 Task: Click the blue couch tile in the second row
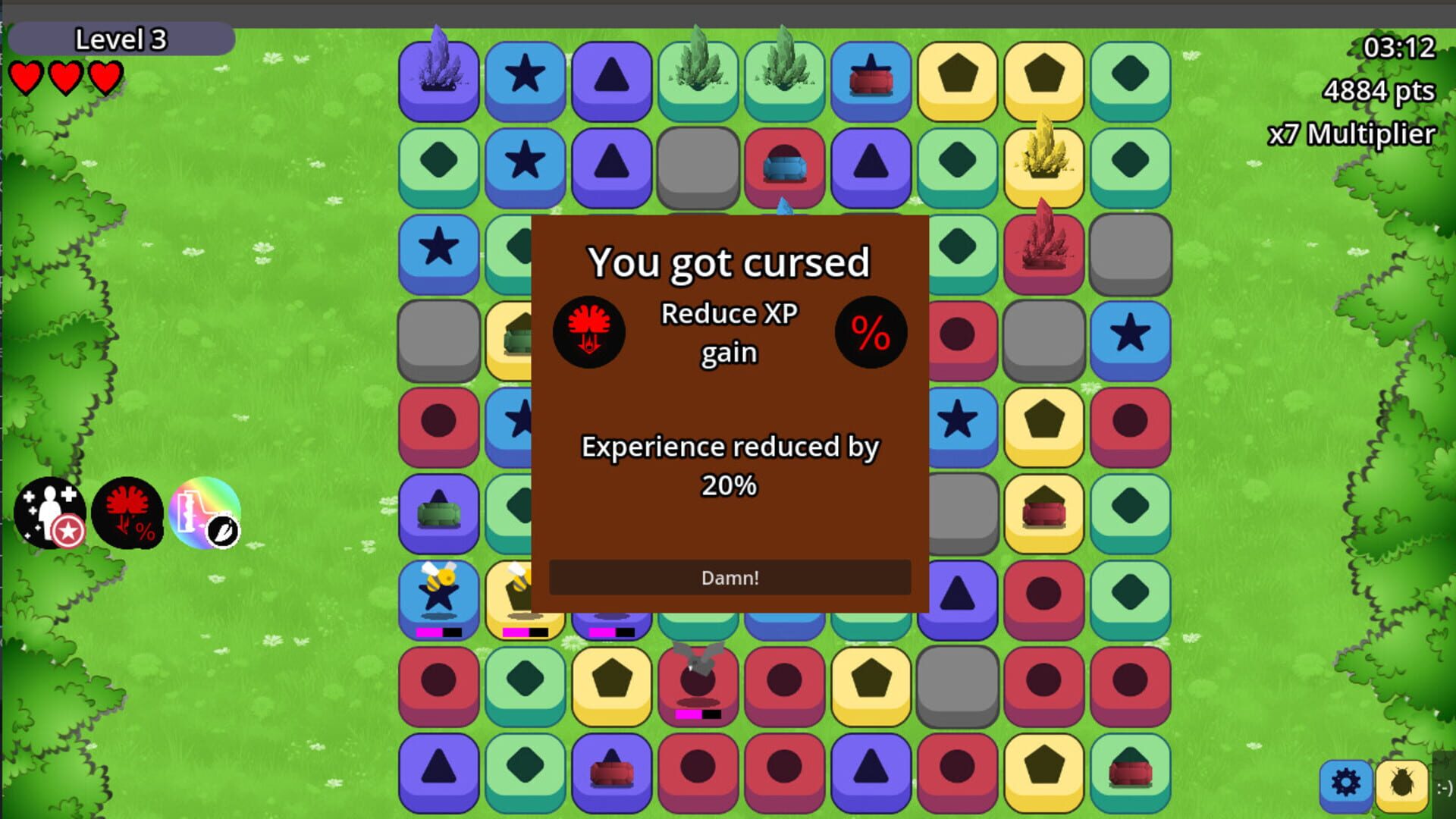point(785,165)
